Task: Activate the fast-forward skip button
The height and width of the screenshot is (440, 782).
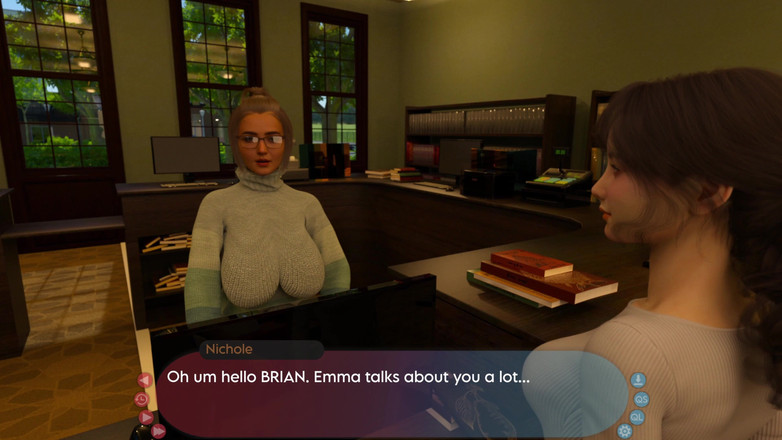Action: point(158,431)
